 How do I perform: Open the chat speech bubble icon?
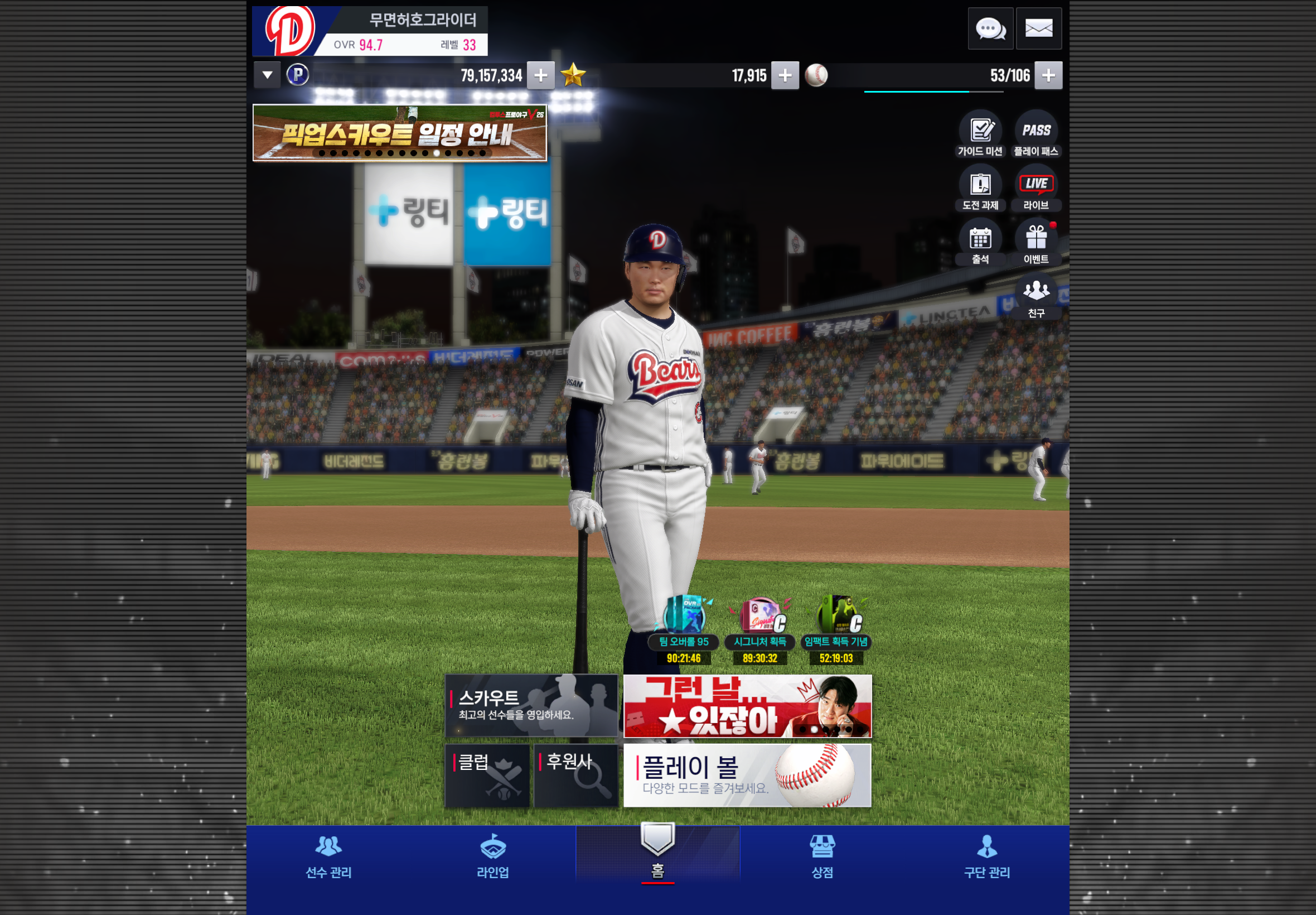coord(990,28)
